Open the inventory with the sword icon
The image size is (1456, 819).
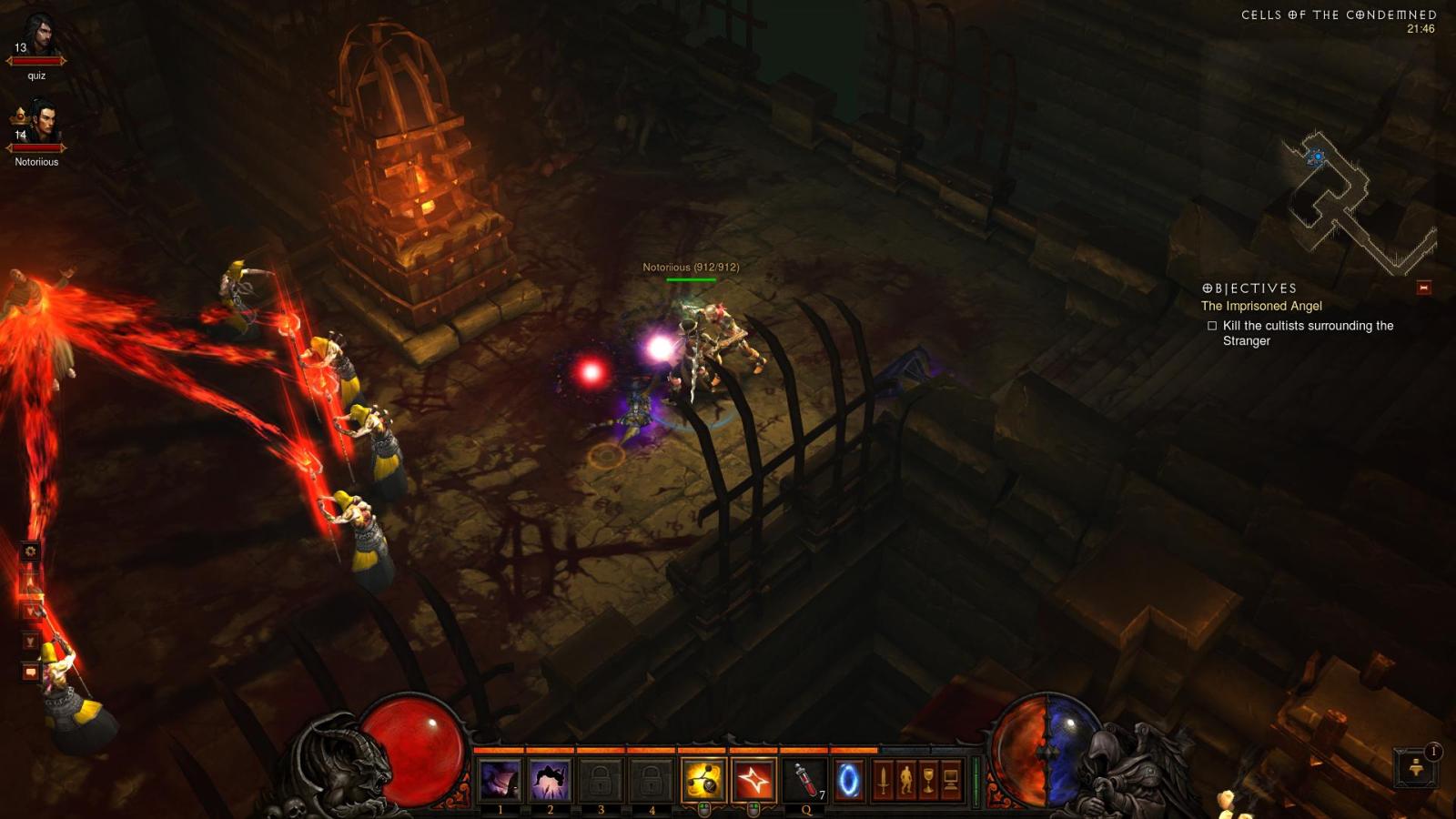point(884,780)
